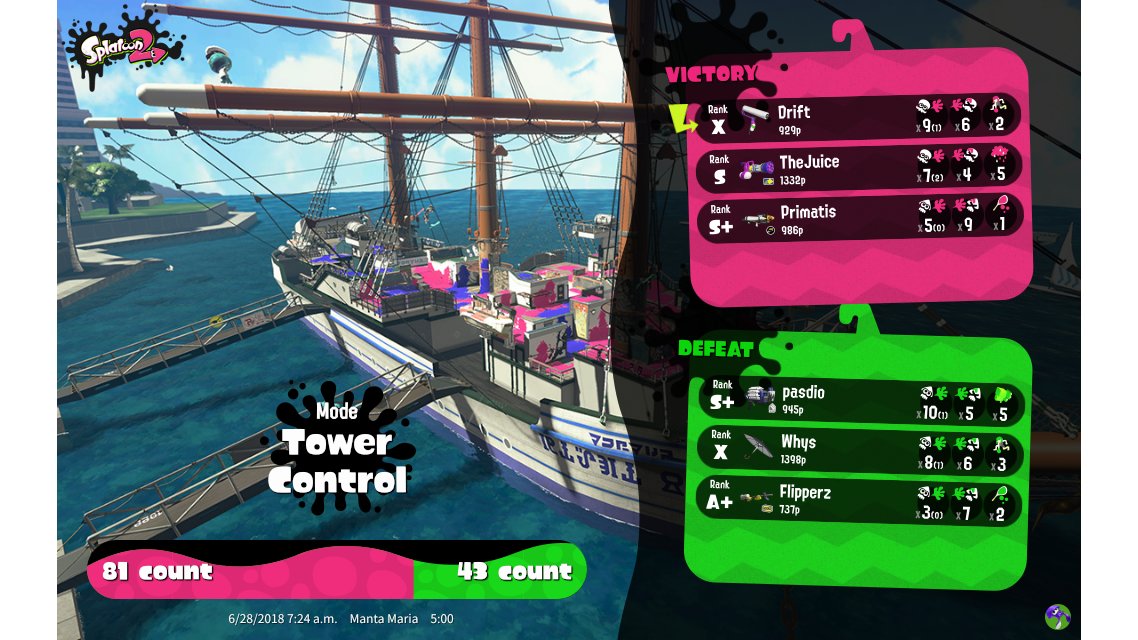Click the player avatar icon in the corner
Image resolution: width=1138 pixels, height=640 pixels.
pos(1058,616)
